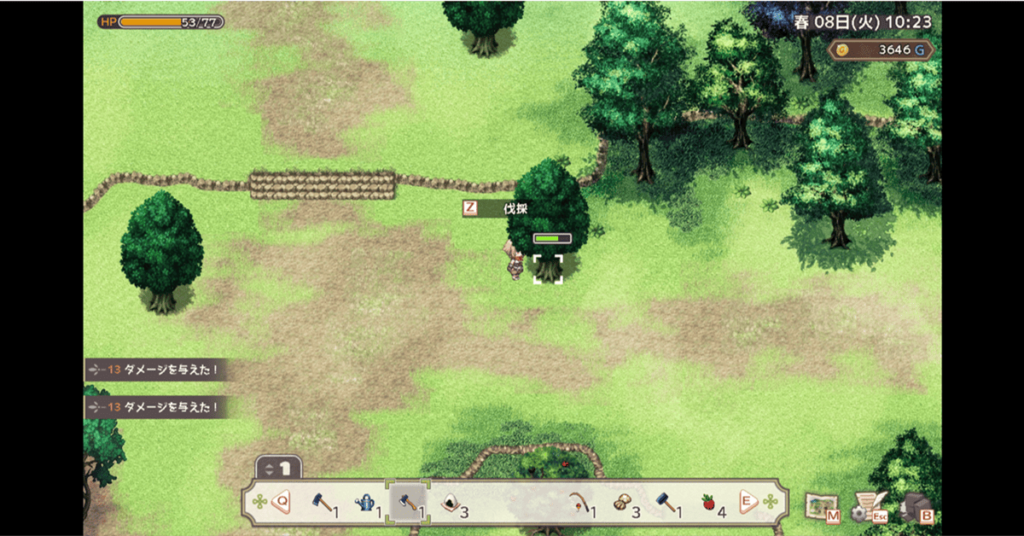This screenshot has height=536, width=1024.
Task: Select the seashells hotbar slot
Action: 622,503
